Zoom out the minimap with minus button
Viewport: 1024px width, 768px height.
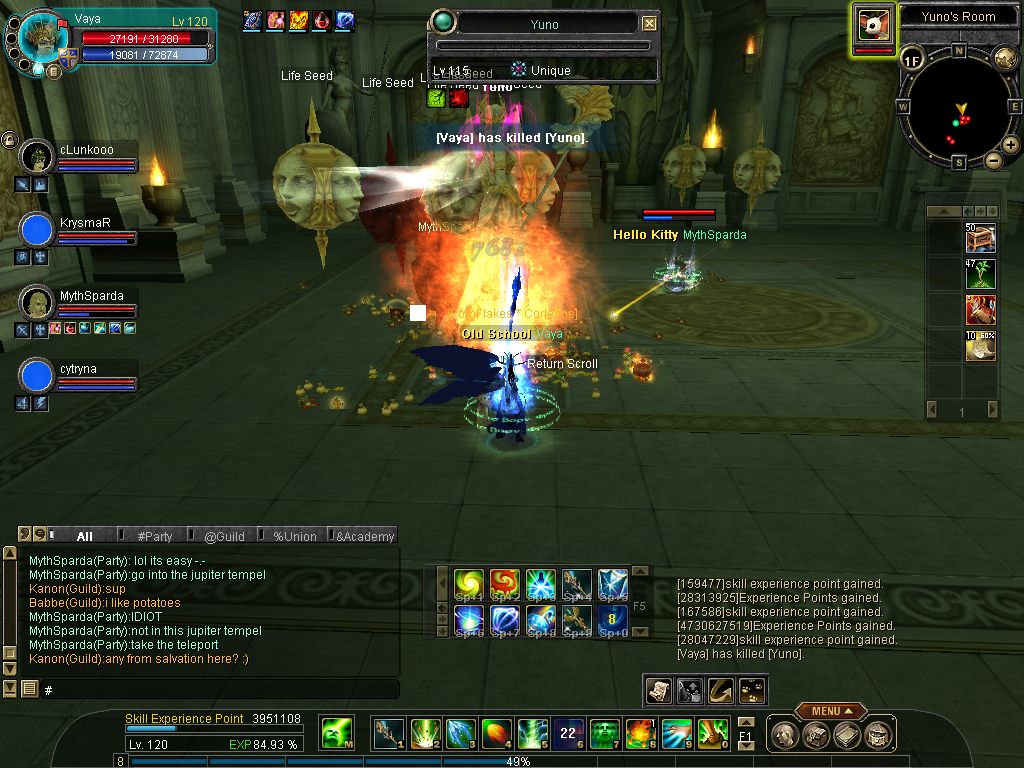(994, 160)
